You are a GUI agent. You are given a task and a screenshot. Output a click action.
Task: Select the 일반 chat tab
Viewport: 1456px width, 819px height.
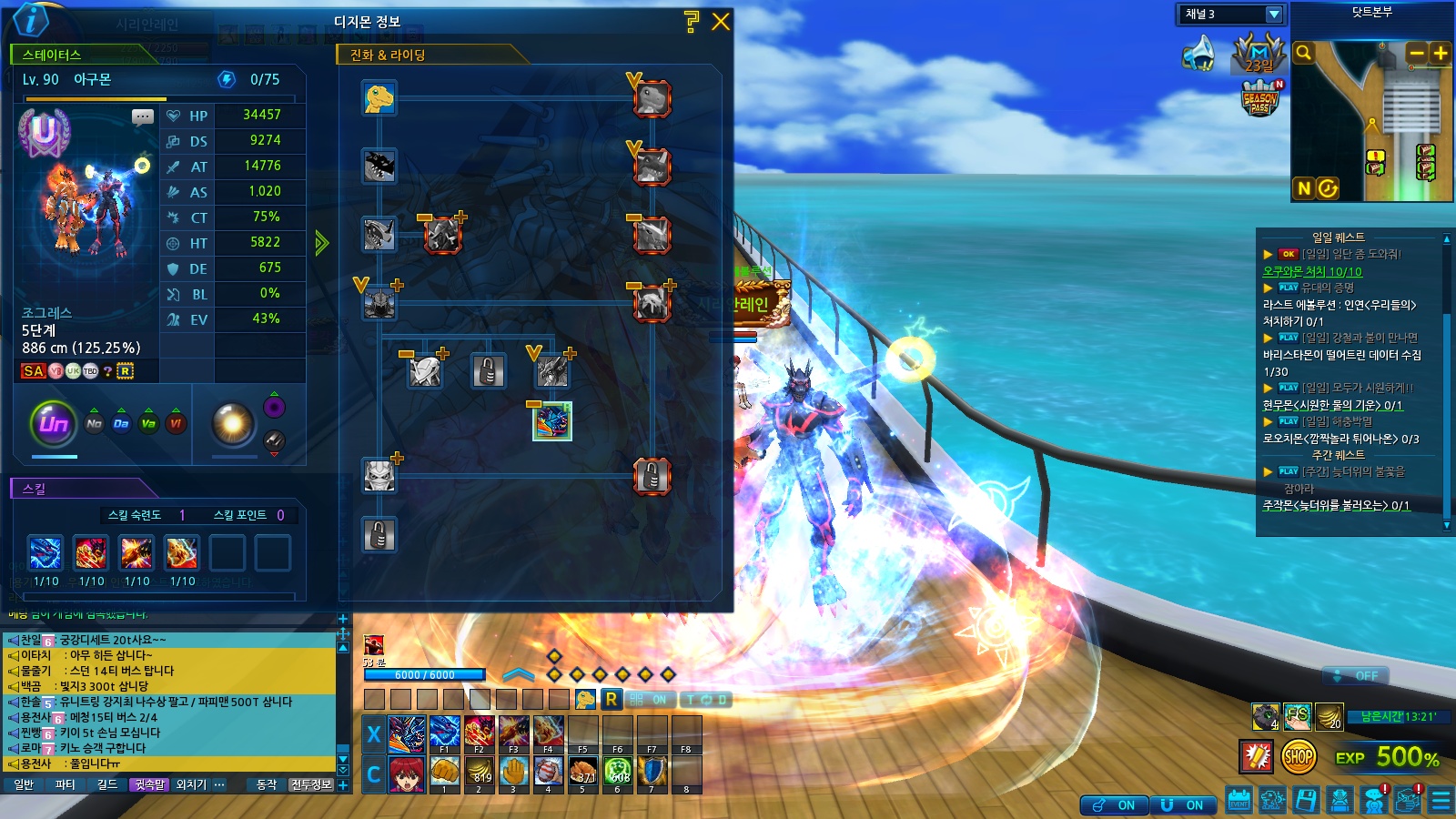tap(24, 784)
